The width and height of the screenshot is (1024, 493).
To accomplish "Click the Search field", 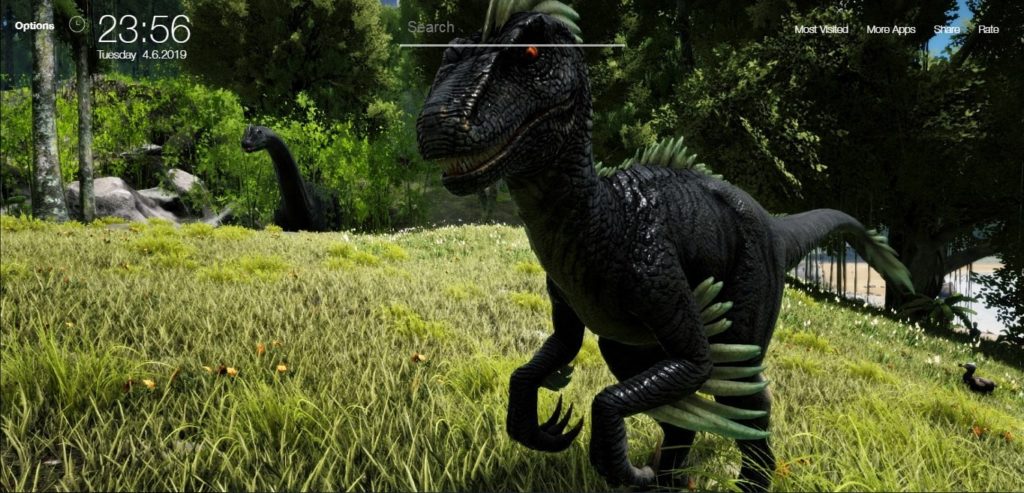I will click(x=510, y=29).
